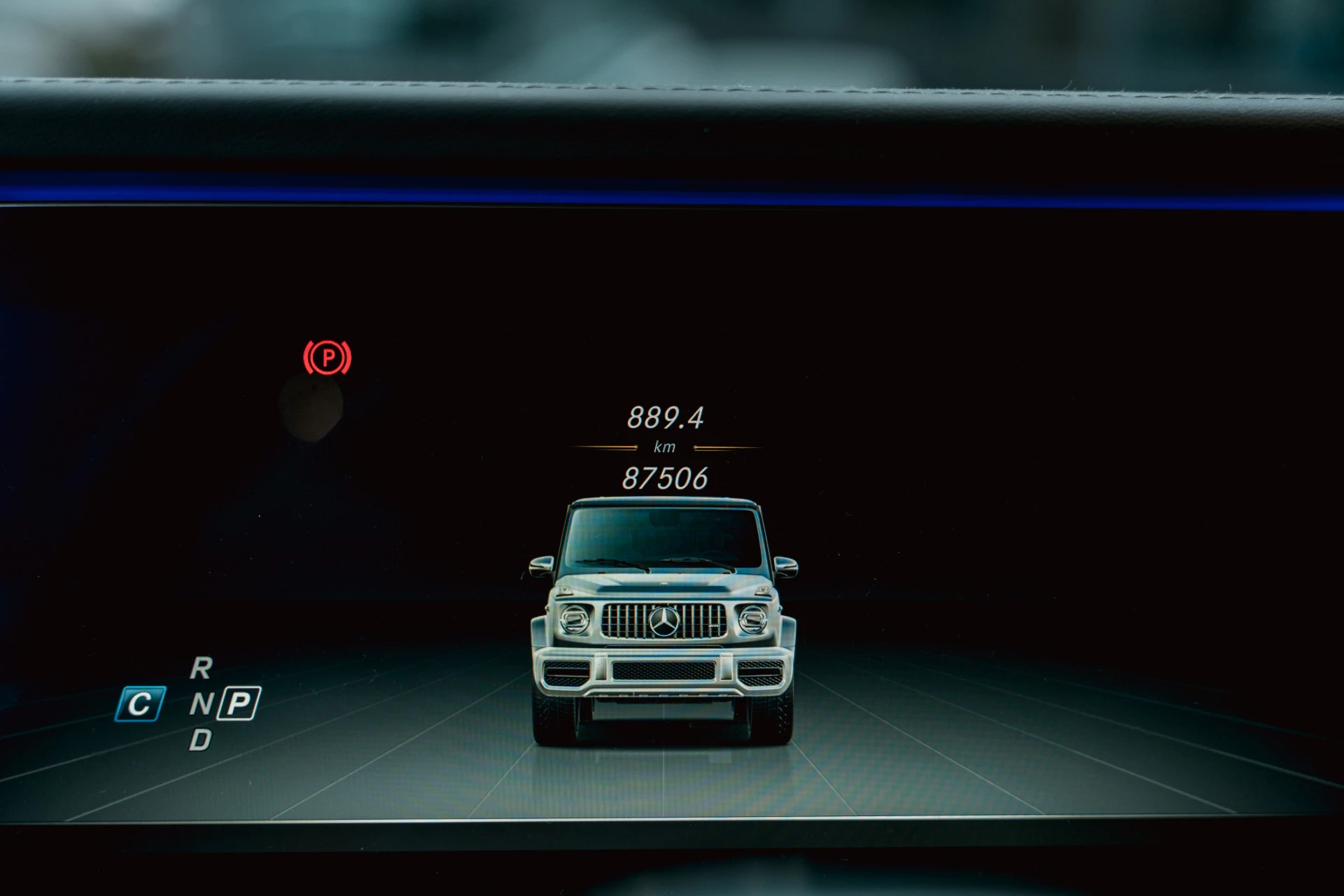Screen dimensions: 1344x896
Task: Choose the R reverse gear letter
Action: coord(201,668)
